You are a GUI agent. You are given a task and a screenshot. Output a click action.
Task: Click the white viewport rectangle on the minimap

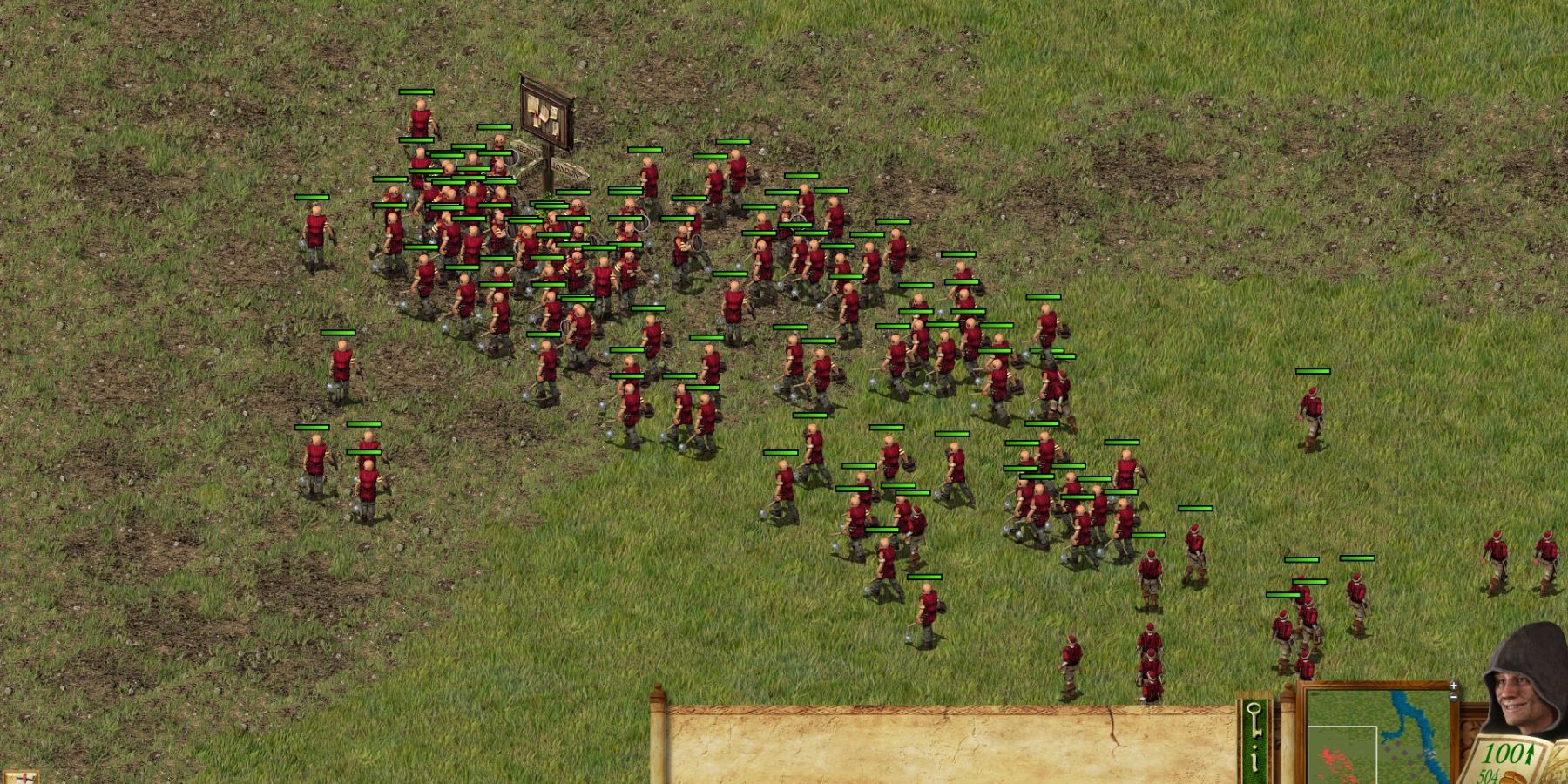(1342, 756)
